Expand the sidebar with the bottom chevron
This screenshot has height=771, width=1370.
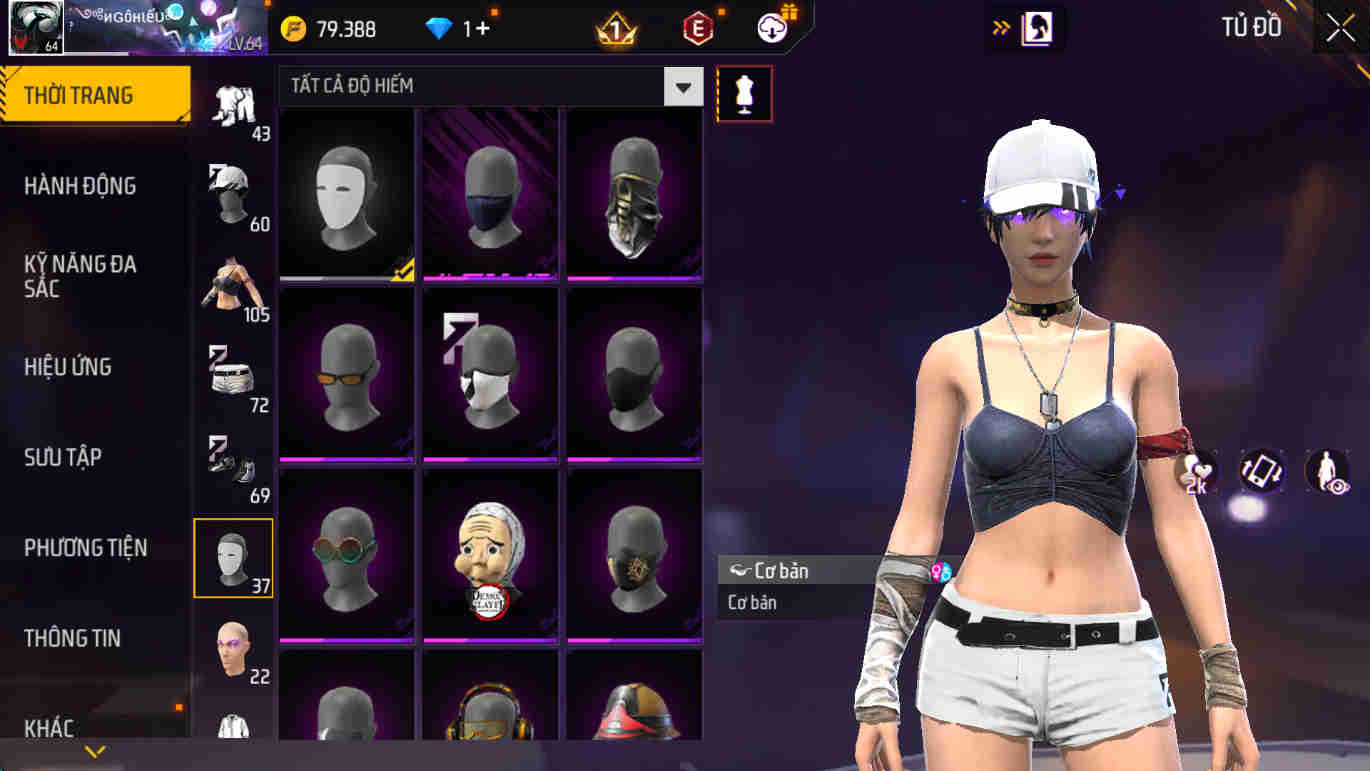pos(95,751)
